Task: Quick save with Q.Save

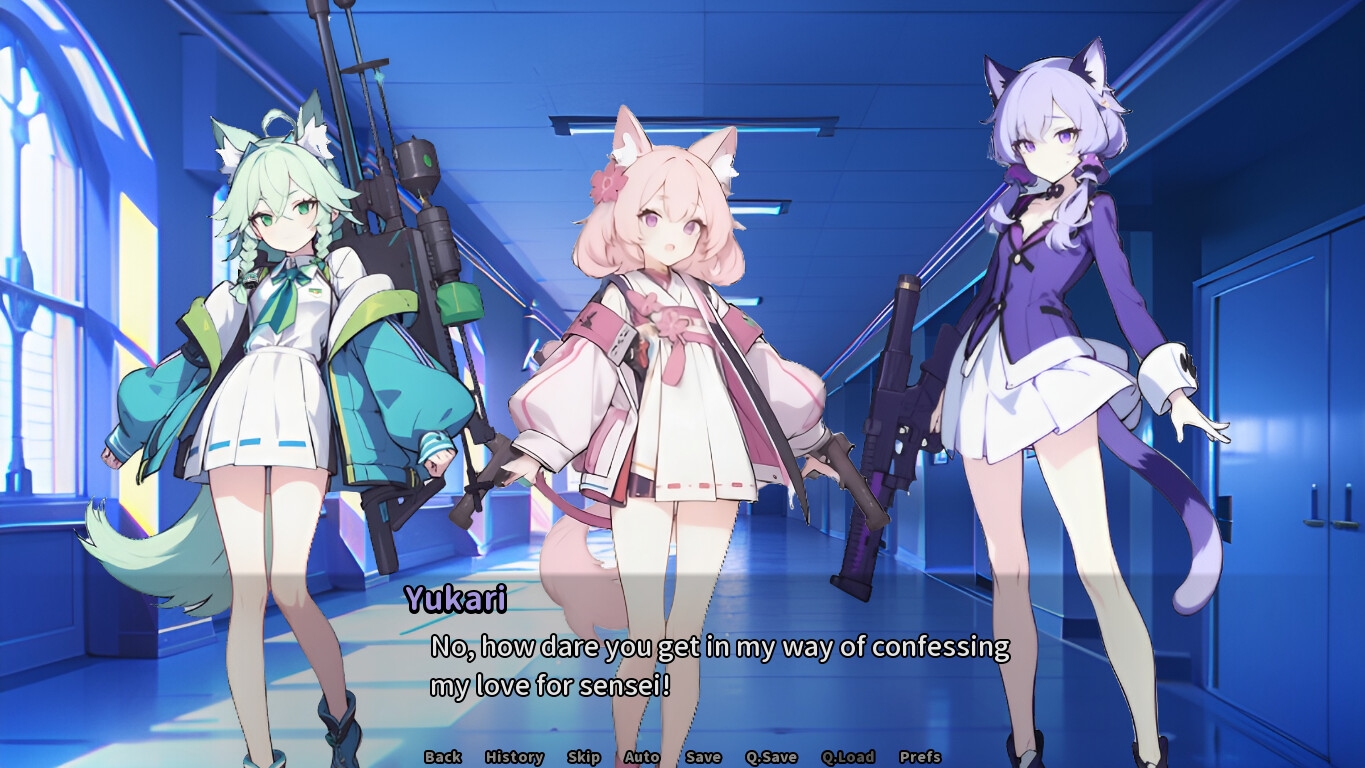Action: (771, 757)
